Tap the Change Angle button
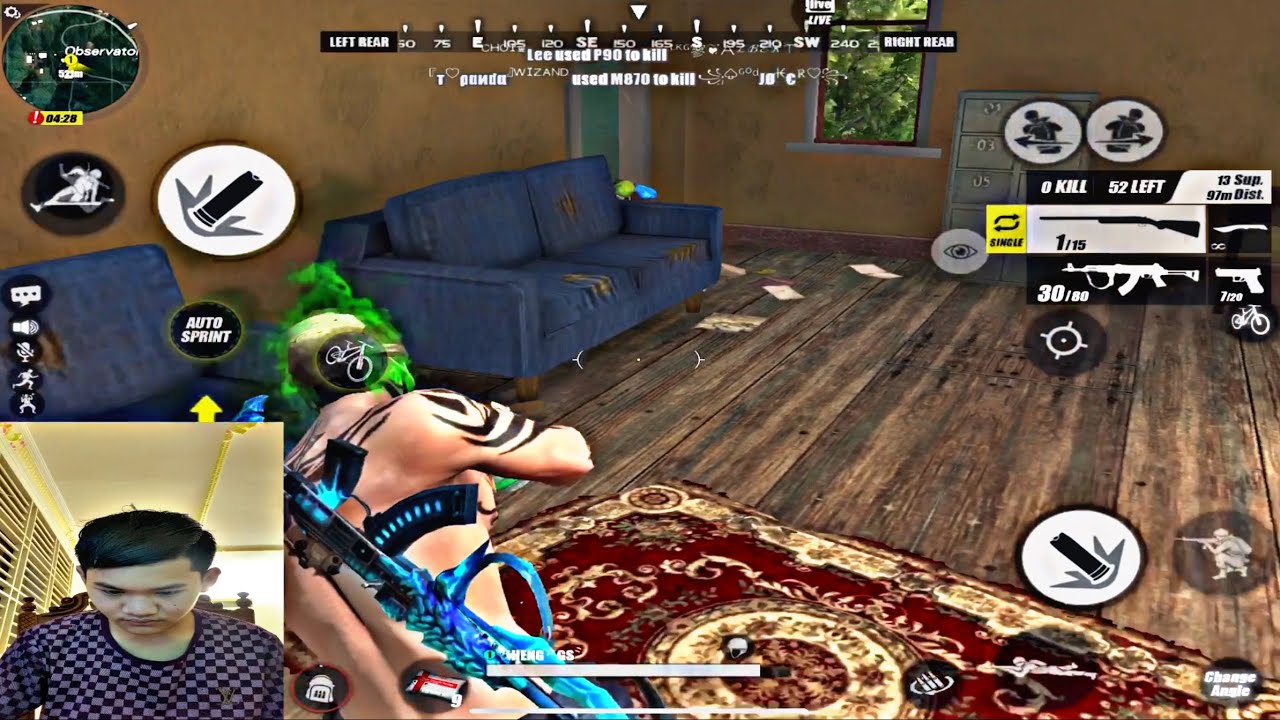The width and height of the screenshot is (1280, 720). tap(1230, 684)
